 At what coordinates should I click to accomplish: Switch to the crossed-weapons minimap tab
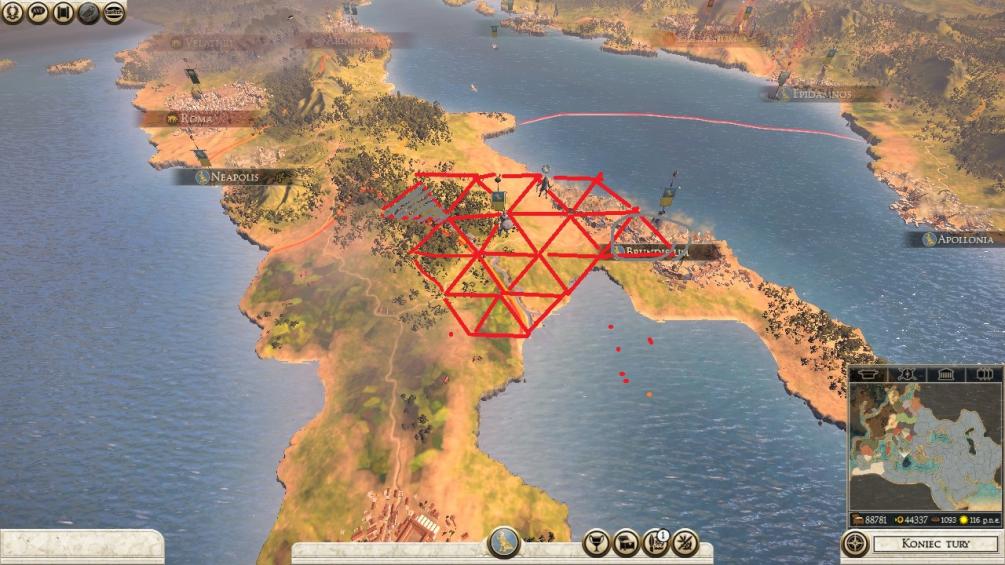[907, 374]
